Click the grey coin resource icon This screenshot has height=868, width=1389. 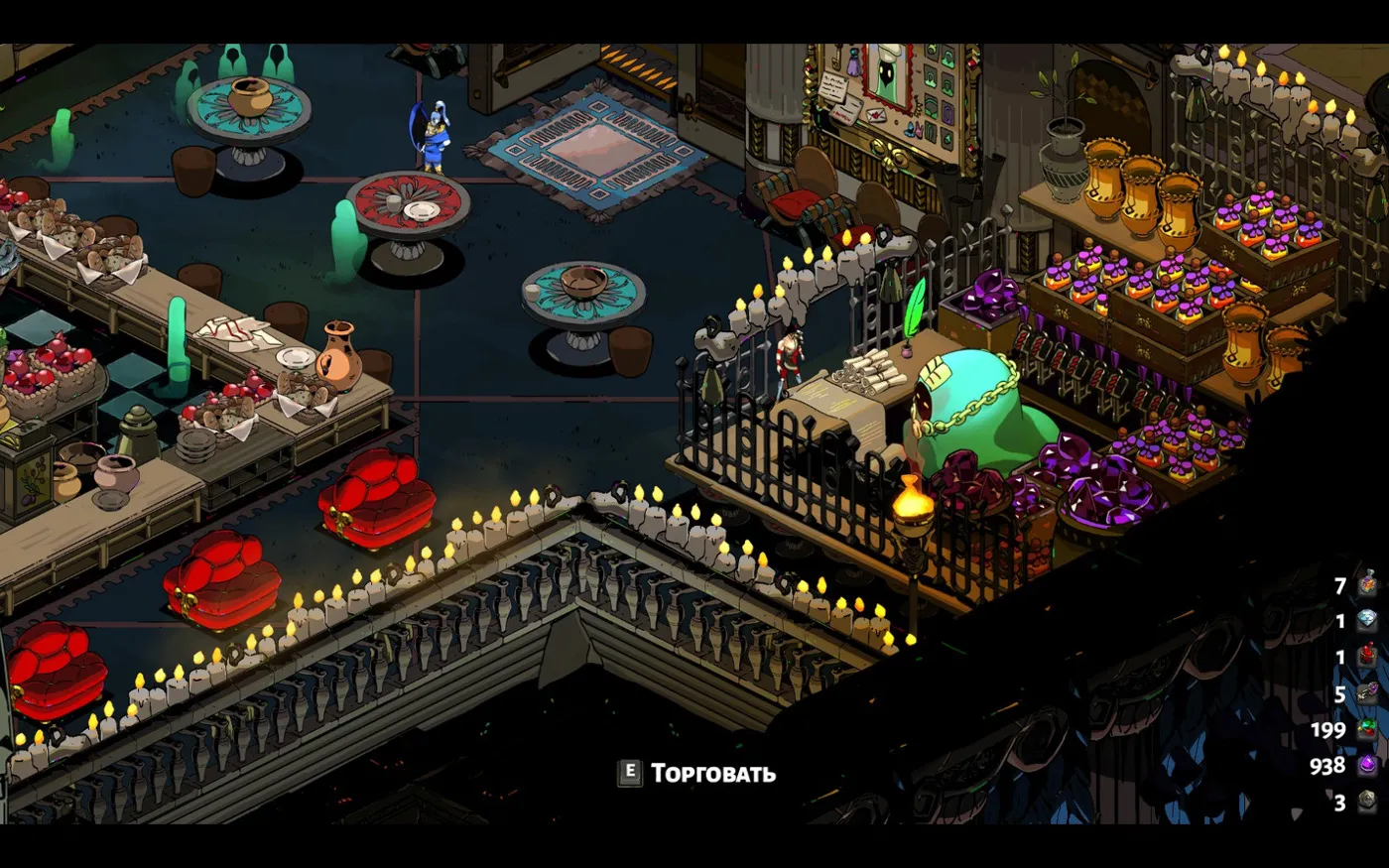[1368, 802]
